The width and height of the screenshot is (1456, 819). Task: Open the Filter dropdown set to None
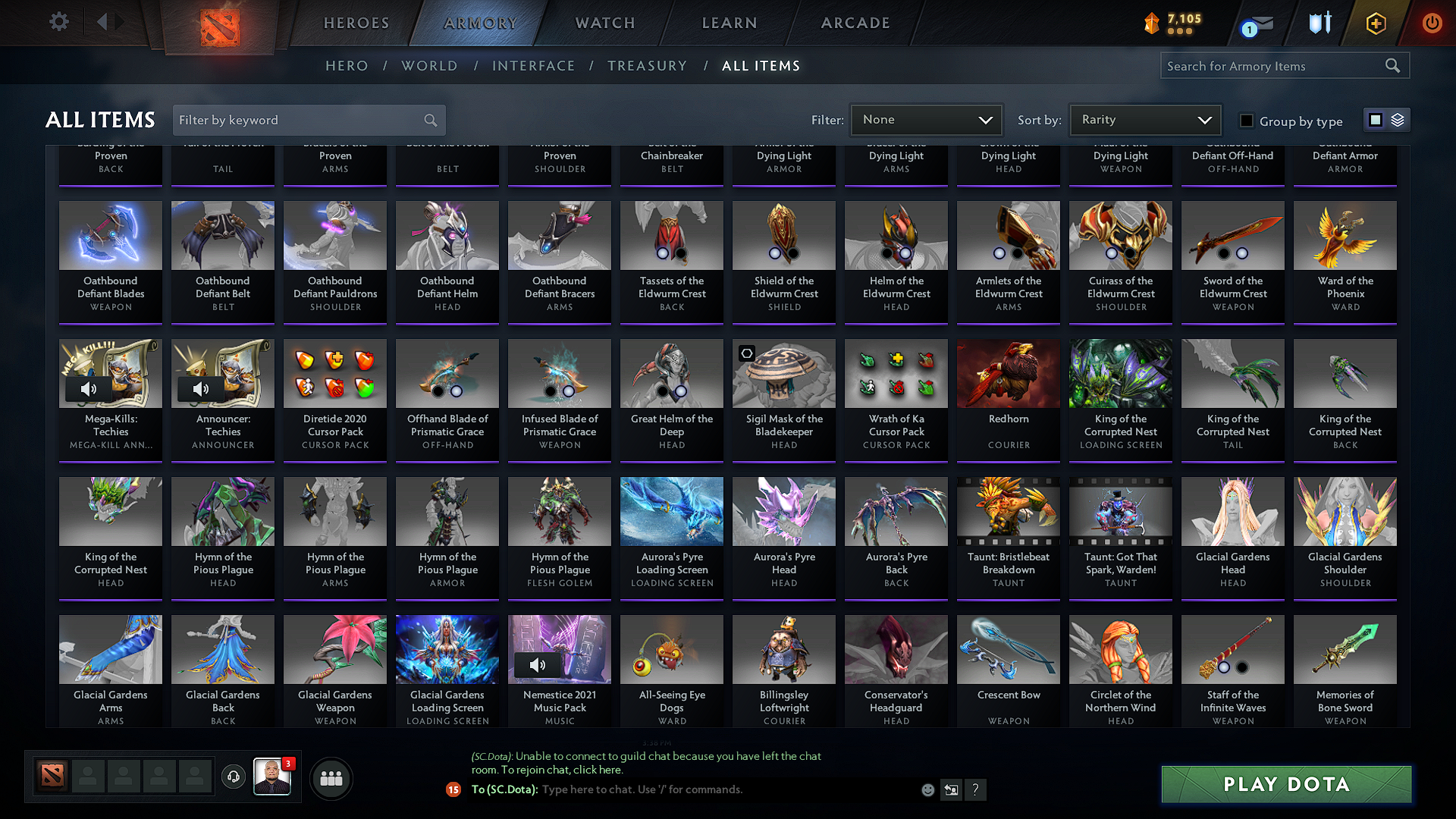(926, 119)
